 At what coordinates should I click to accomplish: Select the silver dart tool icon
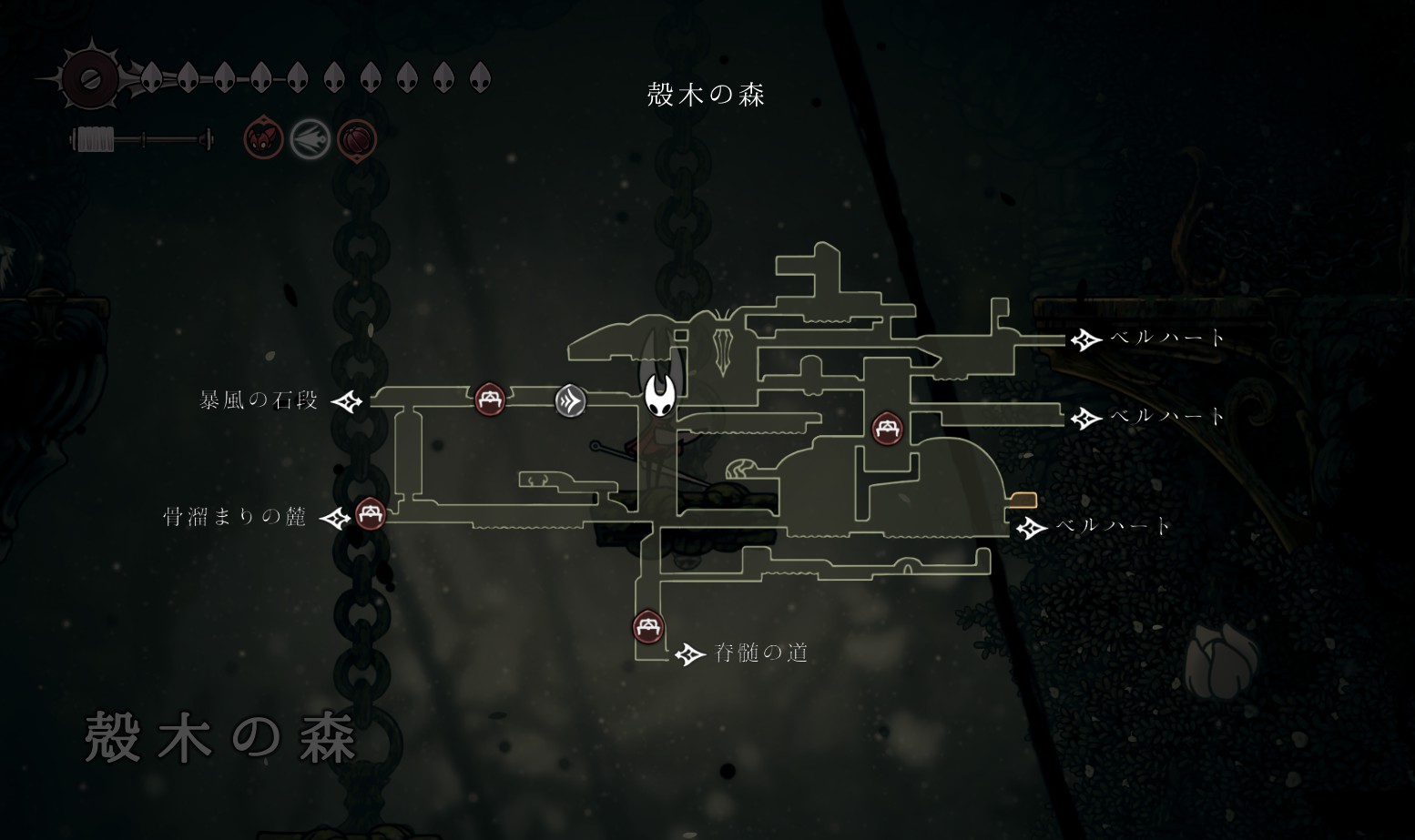pos(310,140)
